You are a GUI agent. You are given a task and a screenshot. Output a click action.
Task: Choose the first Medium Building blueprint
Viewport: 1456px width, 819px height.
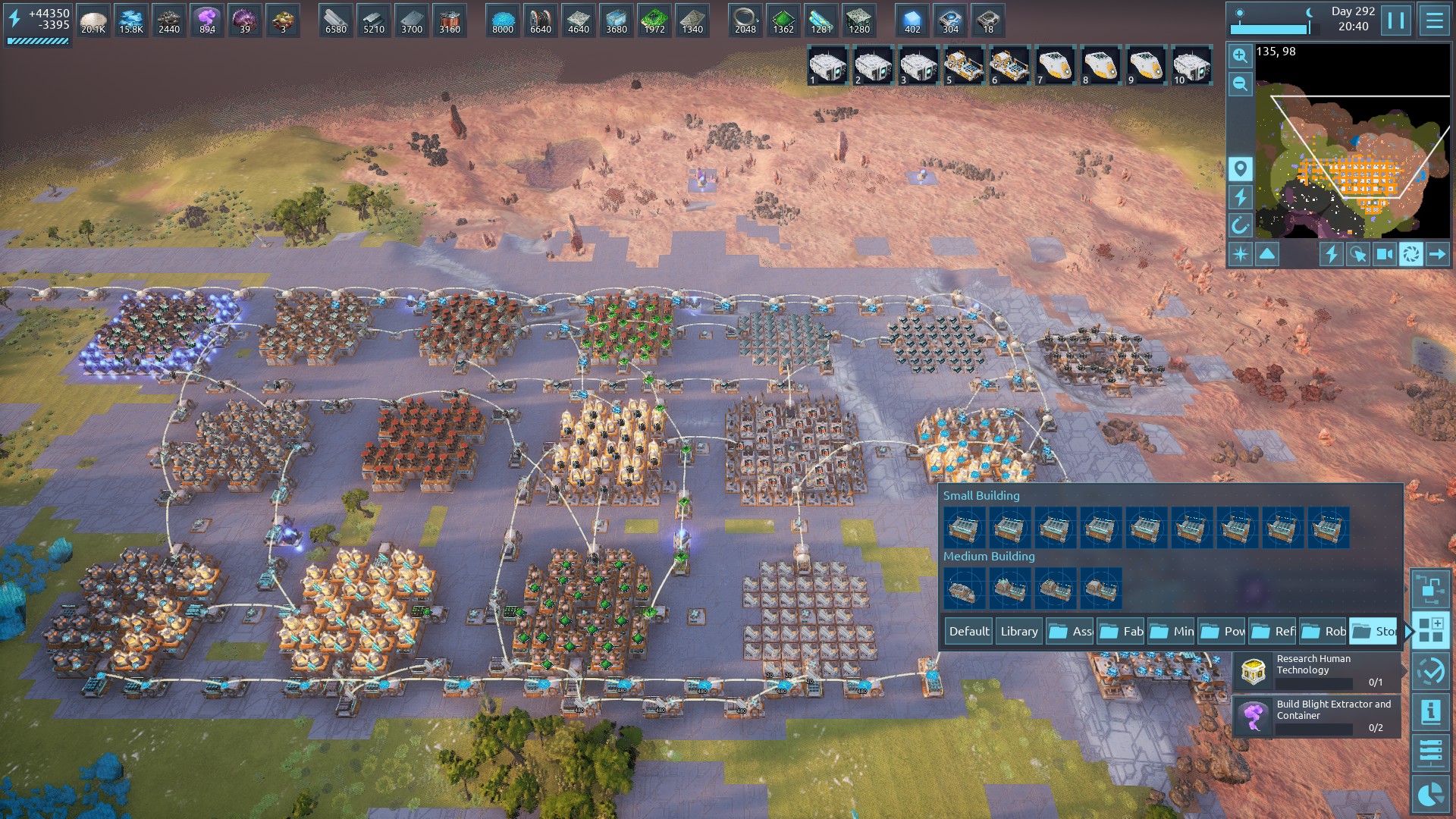coord(964,588)
